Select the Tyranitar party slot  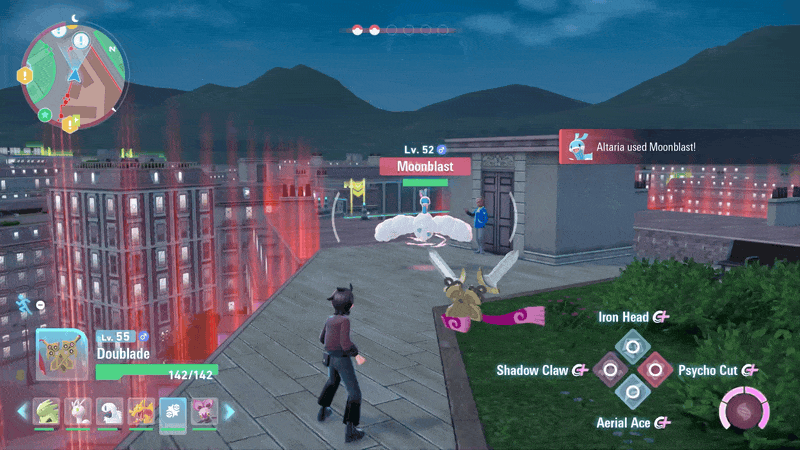(47, 411)
